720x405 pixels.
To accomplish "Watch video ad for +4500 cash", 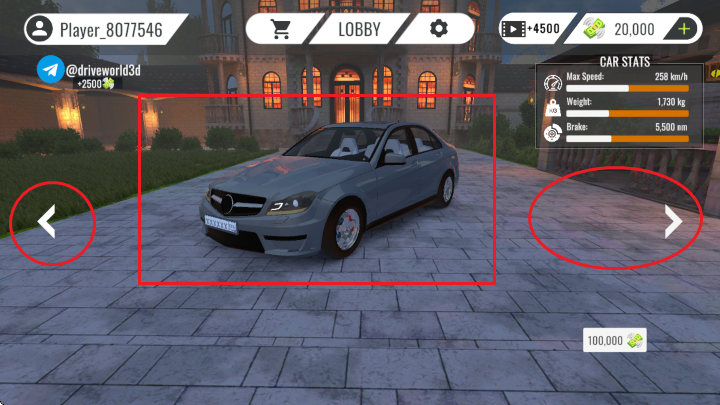I will 528,29.
